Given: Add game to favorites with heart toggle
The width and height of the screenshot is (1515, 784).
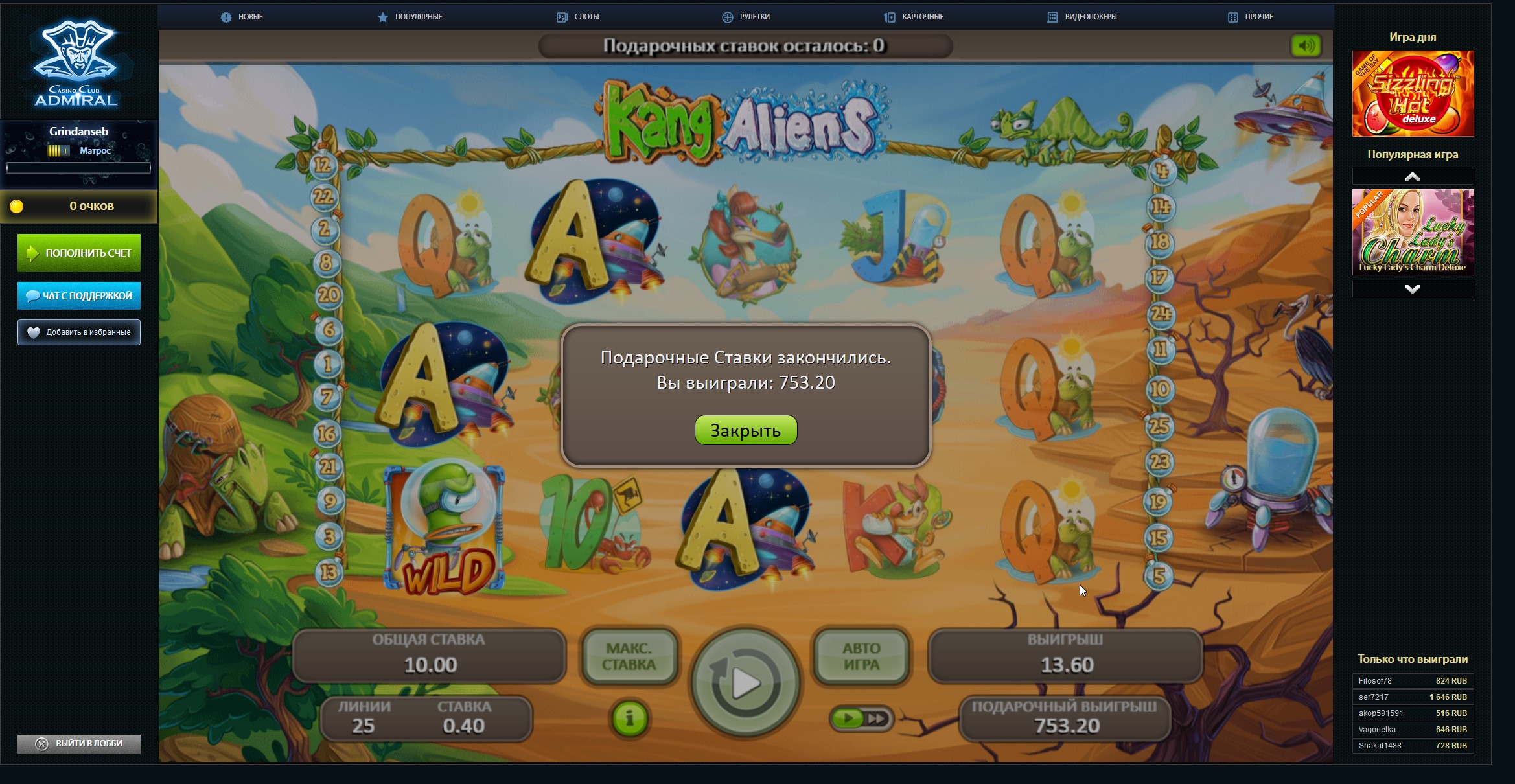Looking at the screenshot, I should (34, 332).
